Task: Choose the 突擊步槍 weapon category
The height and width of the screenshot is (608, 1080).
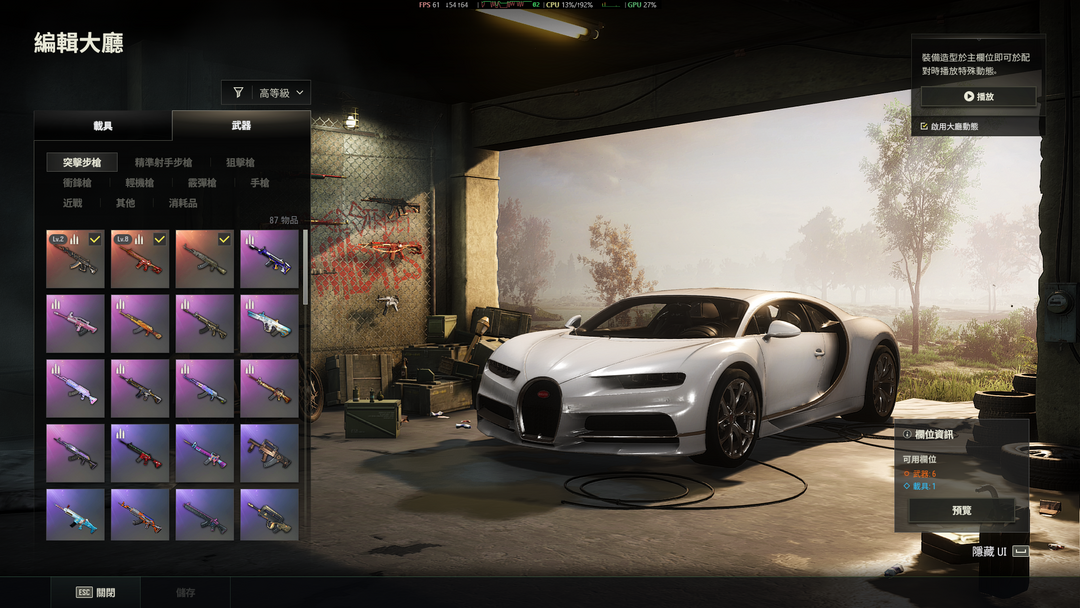Action: tap(82, 162)
